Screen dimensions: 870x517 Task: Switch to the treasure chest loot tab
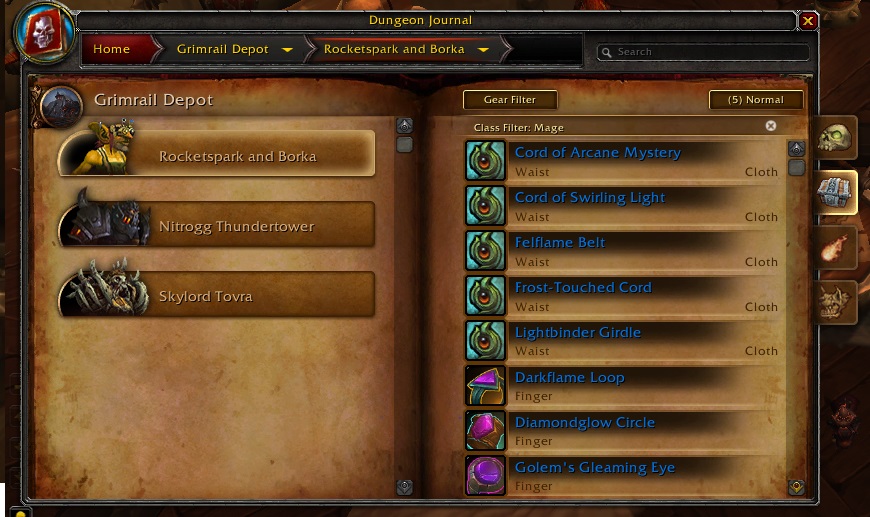[x=833, y=192]
